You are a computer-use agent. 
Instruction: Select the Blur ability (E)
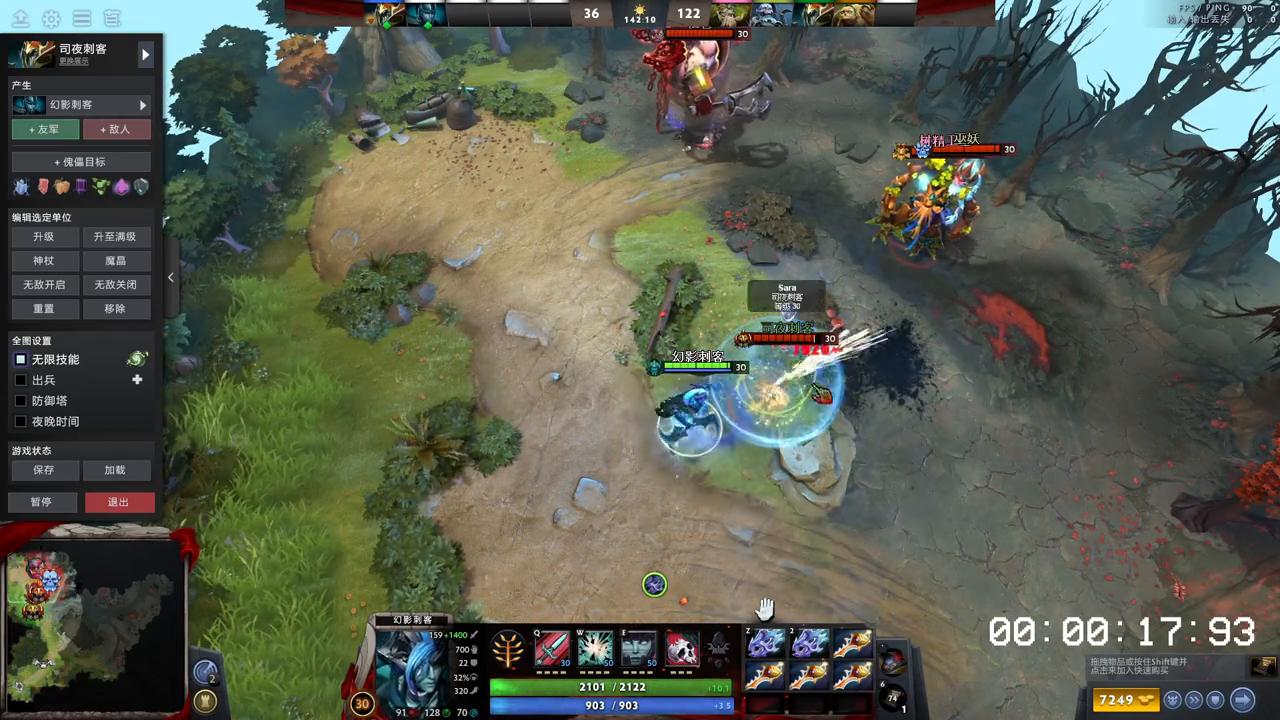638,650
